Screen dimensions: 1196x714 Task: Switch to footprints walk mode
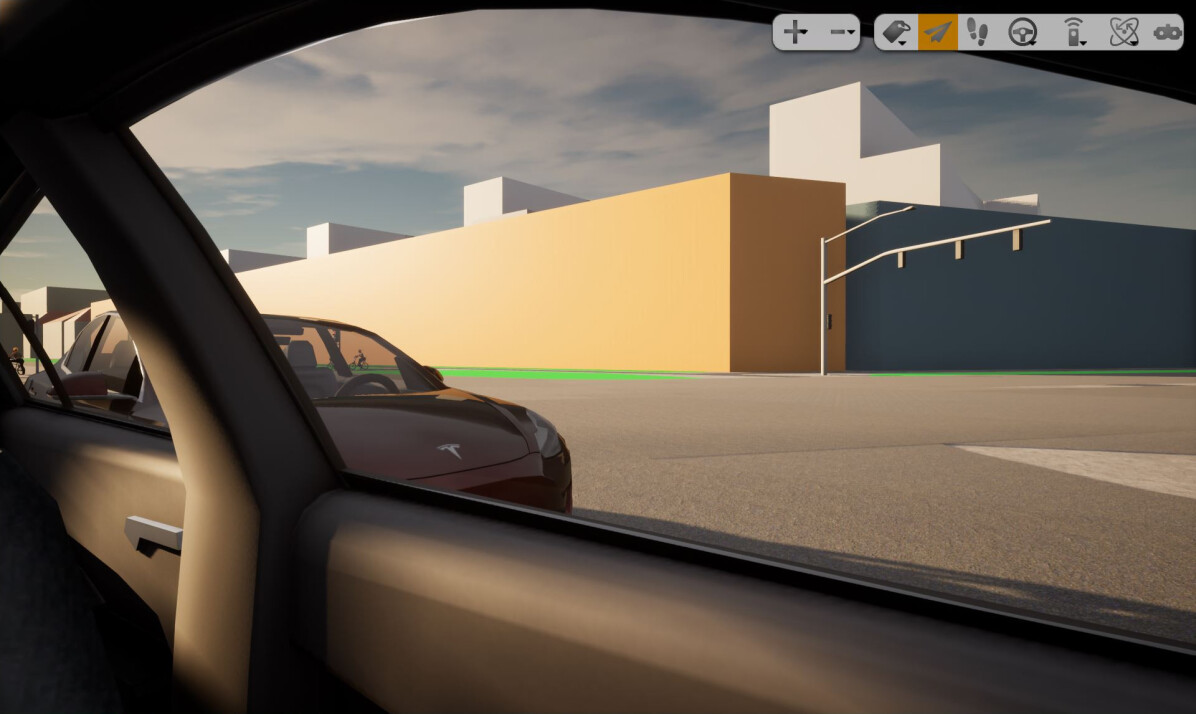click(978, 32)
